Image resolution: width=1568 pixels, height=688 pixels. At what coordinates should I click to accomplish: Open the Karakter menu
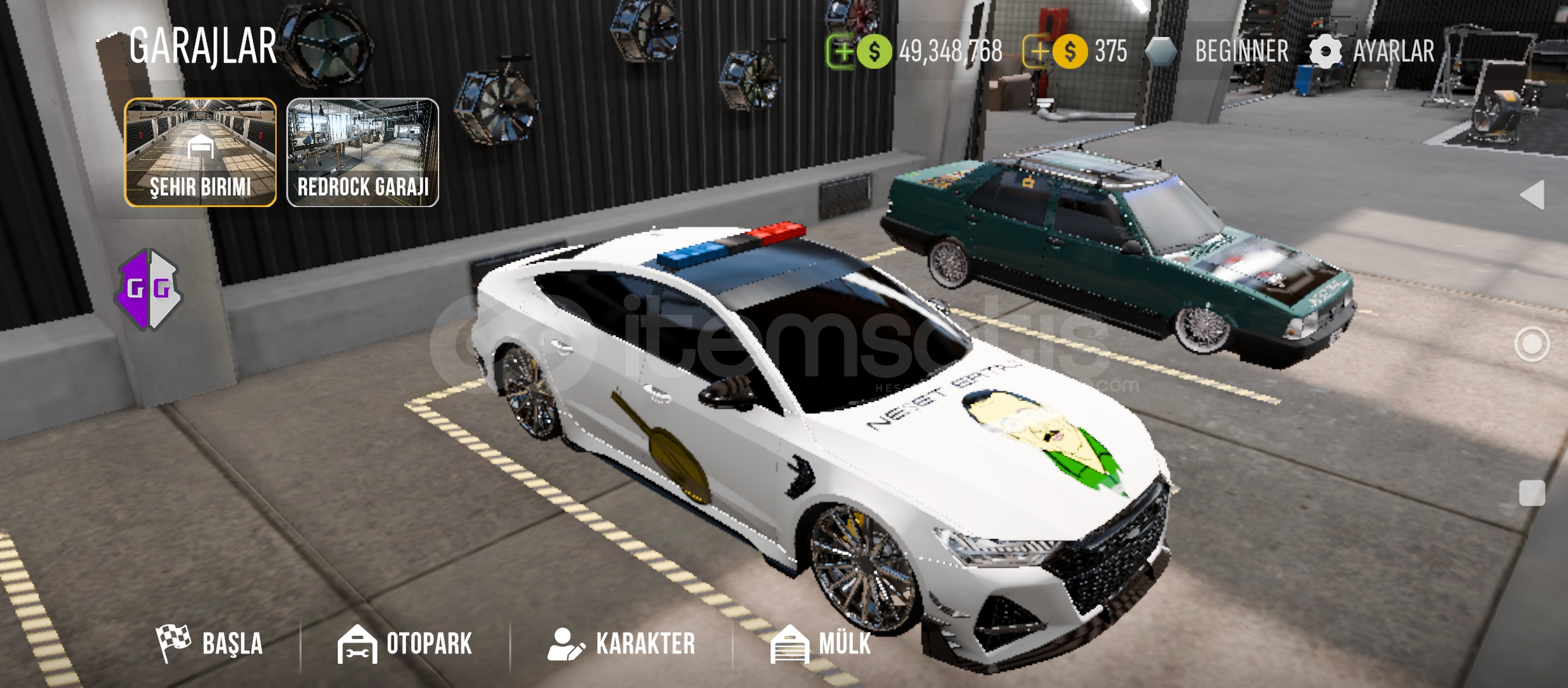tap(621, 643)
